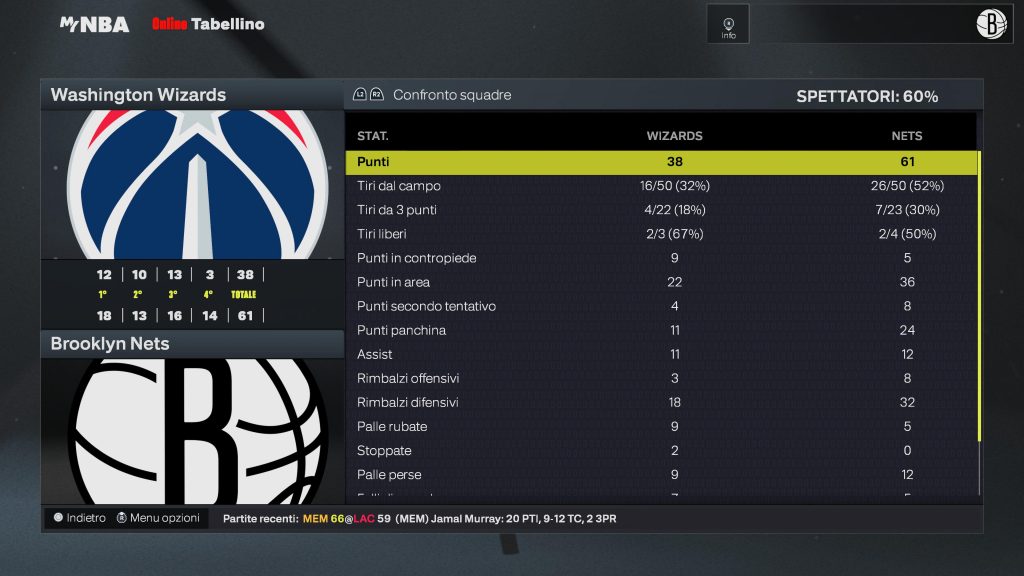Select the Rimbalzi difensivi row
The width and height of the screenshot is (1024, 576).
[x=660, y=402]
